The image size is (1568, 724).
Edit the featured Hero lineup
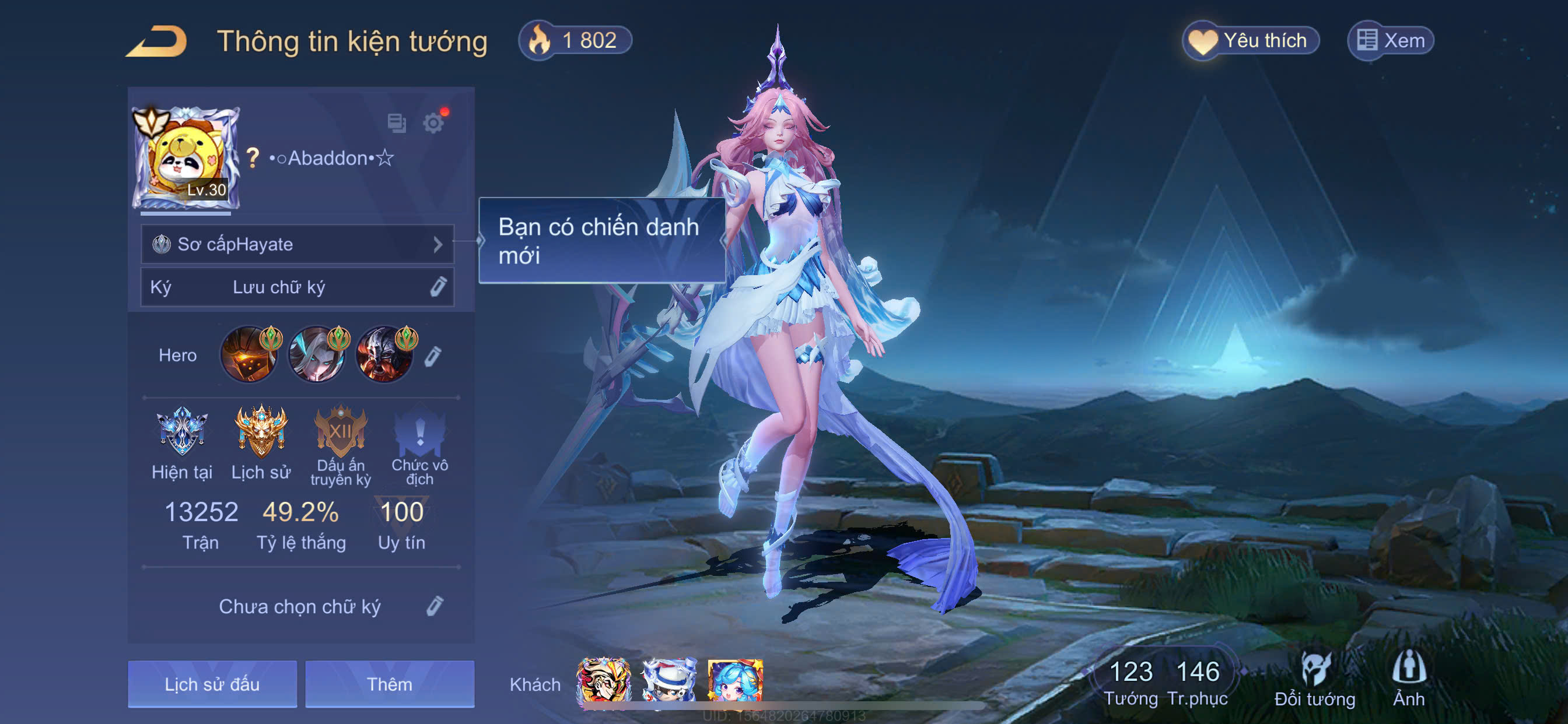pos(433,356)
